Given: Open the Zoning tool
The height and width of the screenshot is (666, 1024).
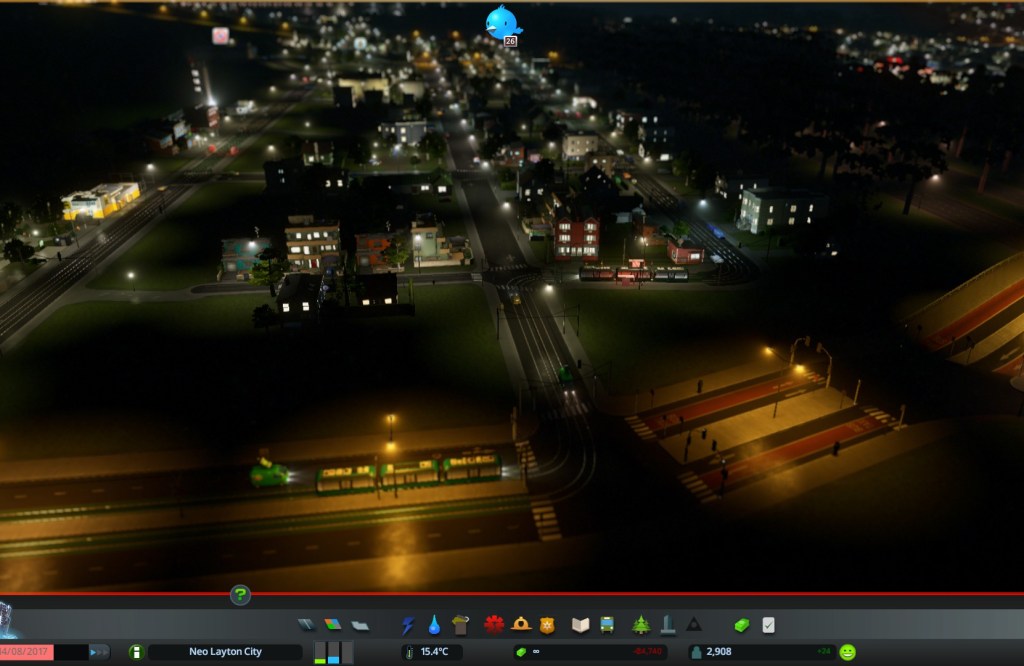Looking at the screenshot, I should click(x=333, y=625).
